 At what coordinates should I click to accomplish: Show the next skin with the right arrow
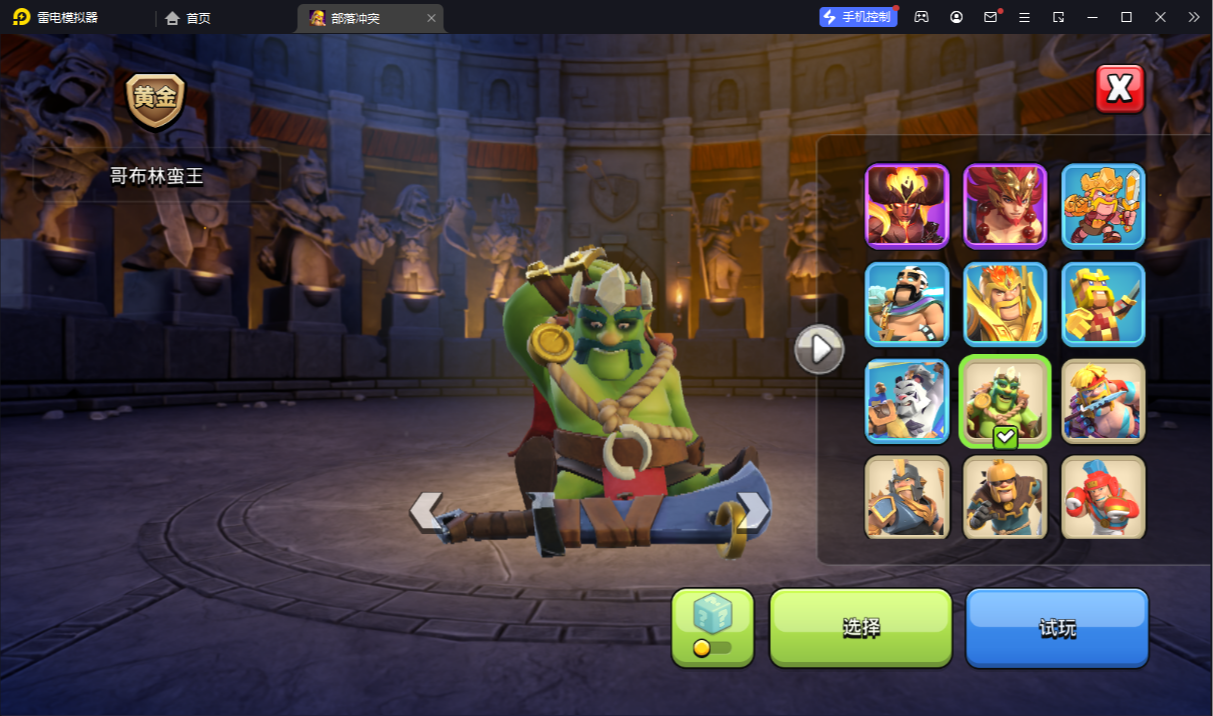[x=752, y=510]
